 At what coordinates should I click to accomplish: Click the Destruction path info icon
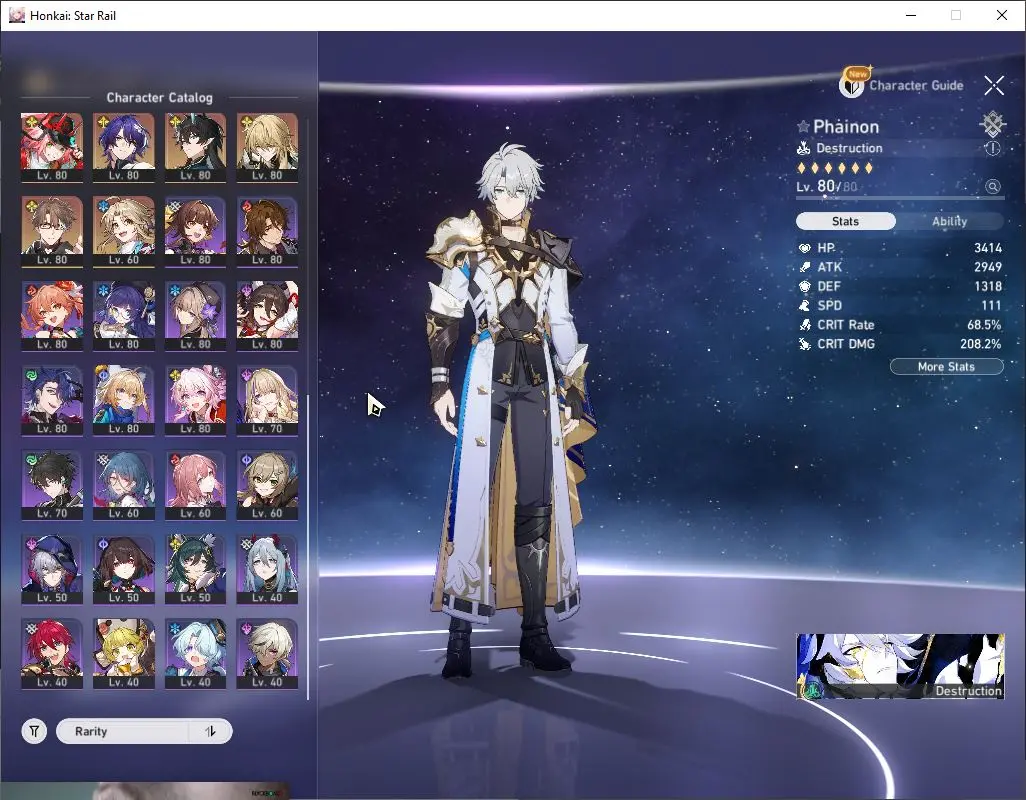(992, 148)
